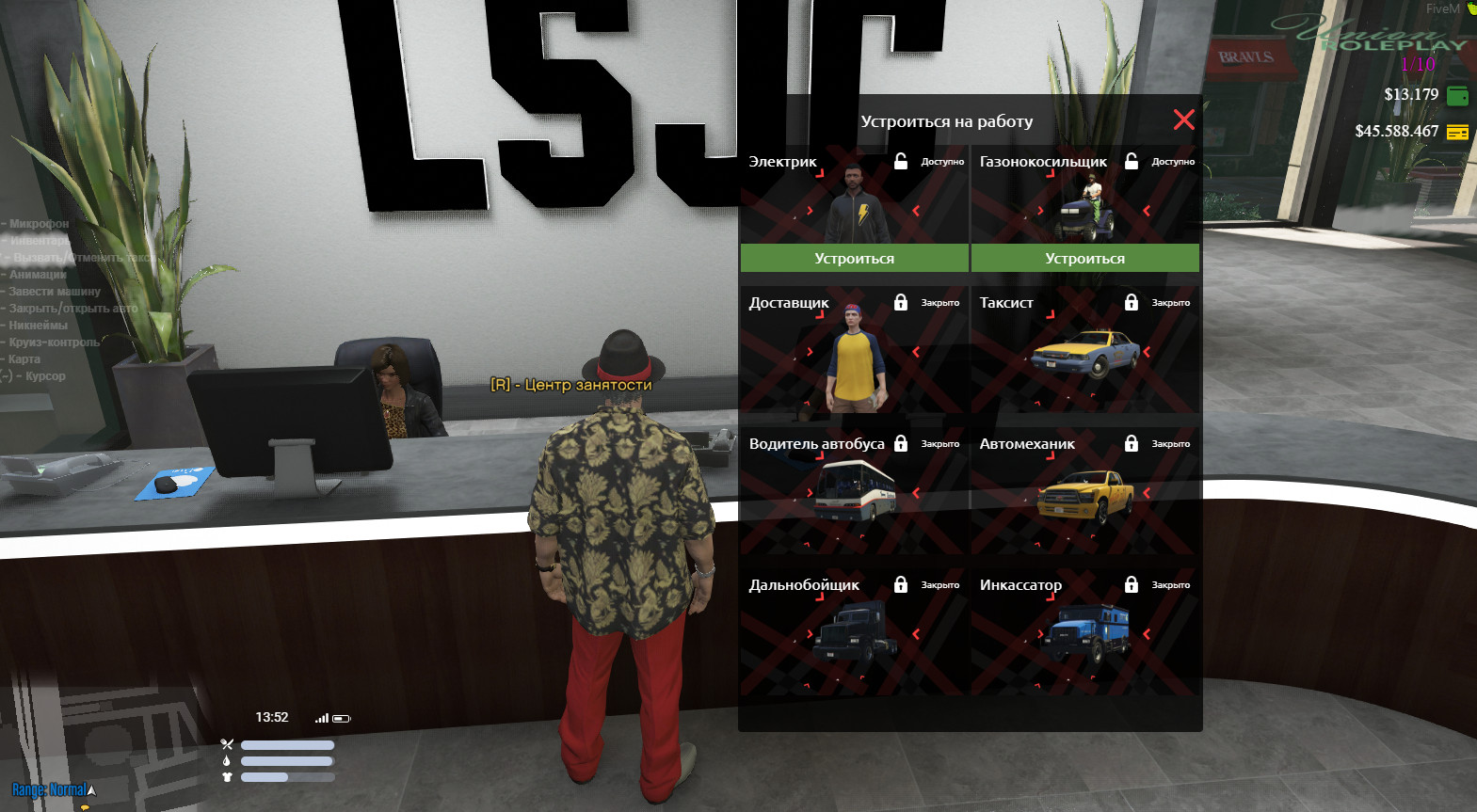Click the open padlock icon on Электрик card

click(x=901, y=161)
